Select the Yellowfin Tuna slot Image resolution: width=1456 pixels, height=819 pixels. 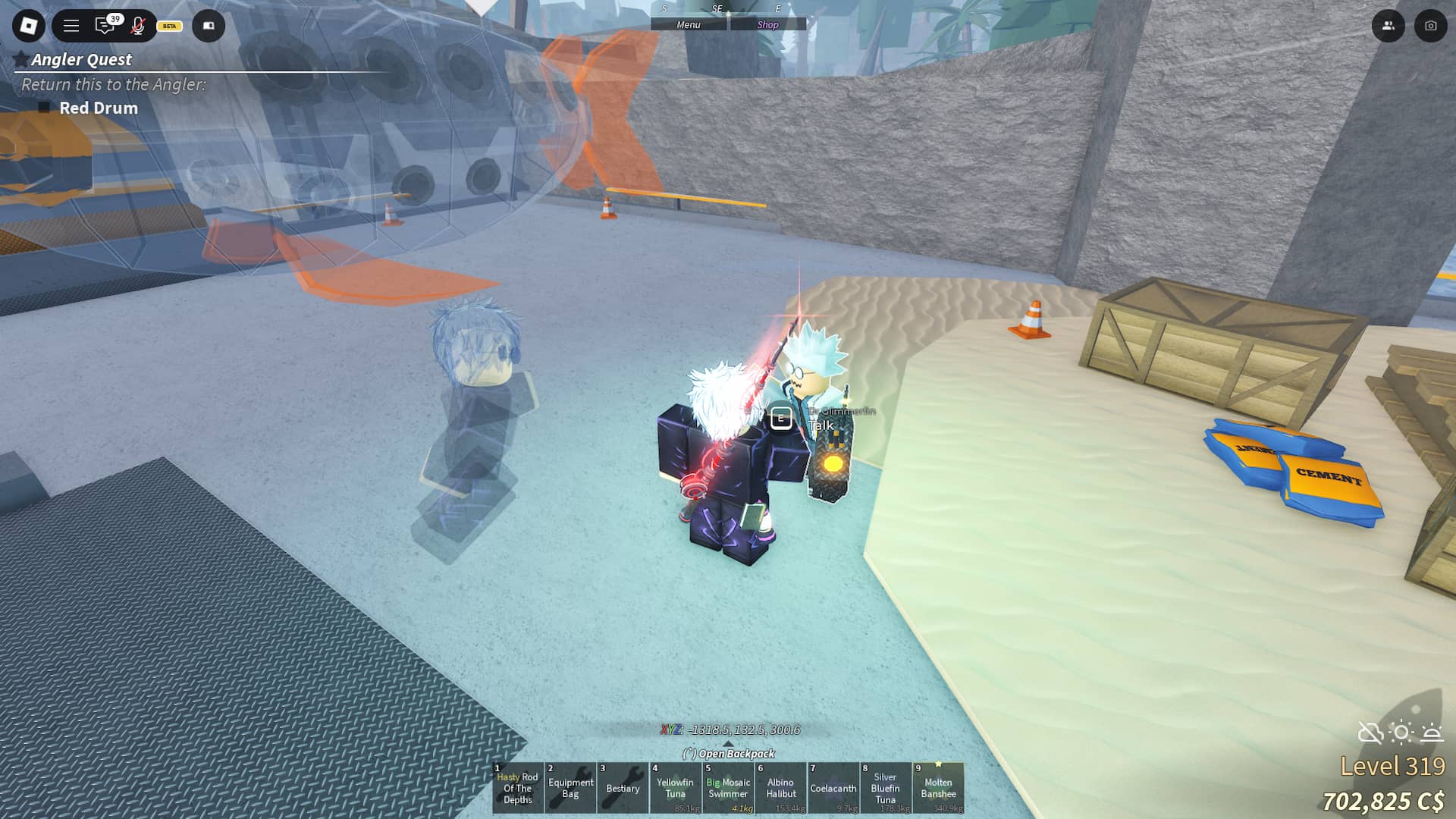coord(675,788)
